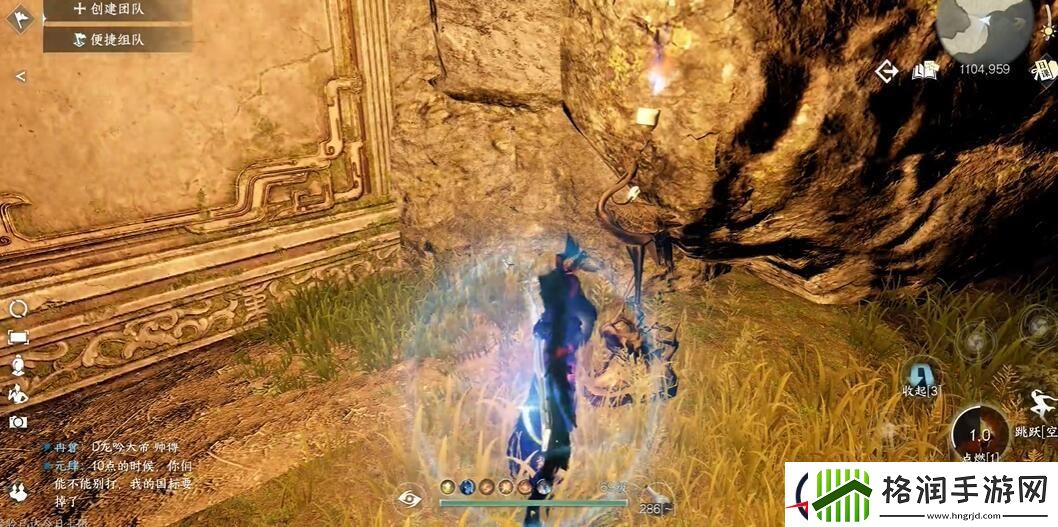Open the character portrait icon
The height and width of the screenshot is (527, 1058).
coord(18,366)
